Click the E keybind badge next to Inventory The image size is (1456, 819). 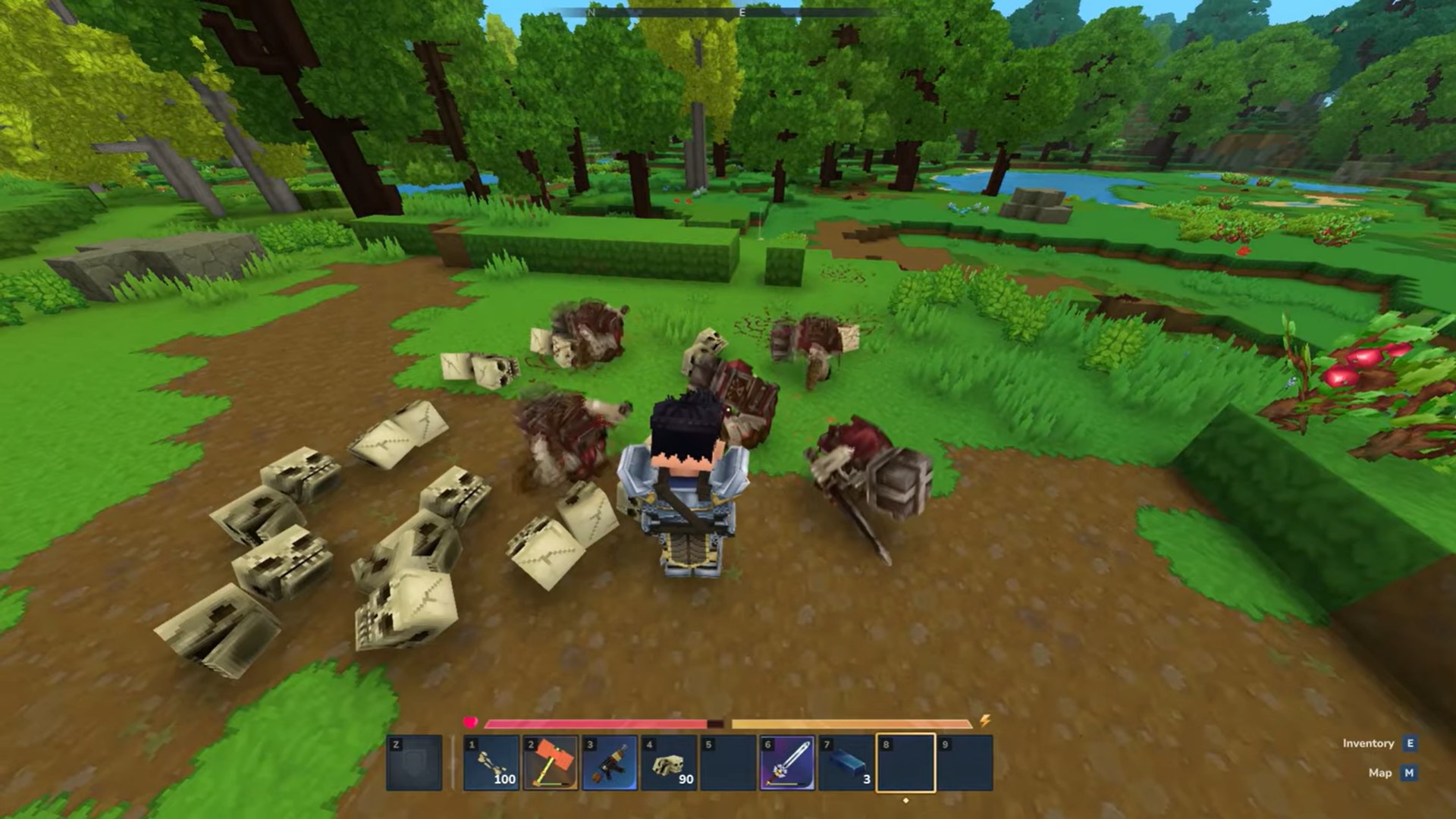[1409, 744]
